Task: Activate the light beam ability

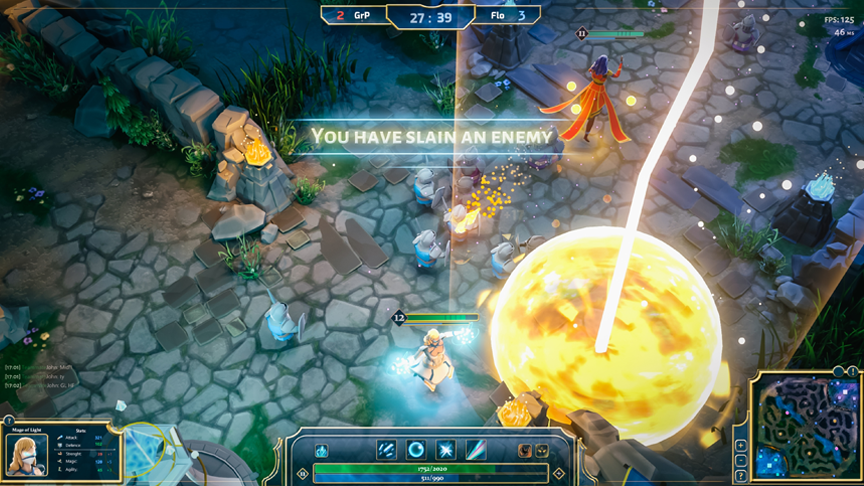Action: [476, 450]
